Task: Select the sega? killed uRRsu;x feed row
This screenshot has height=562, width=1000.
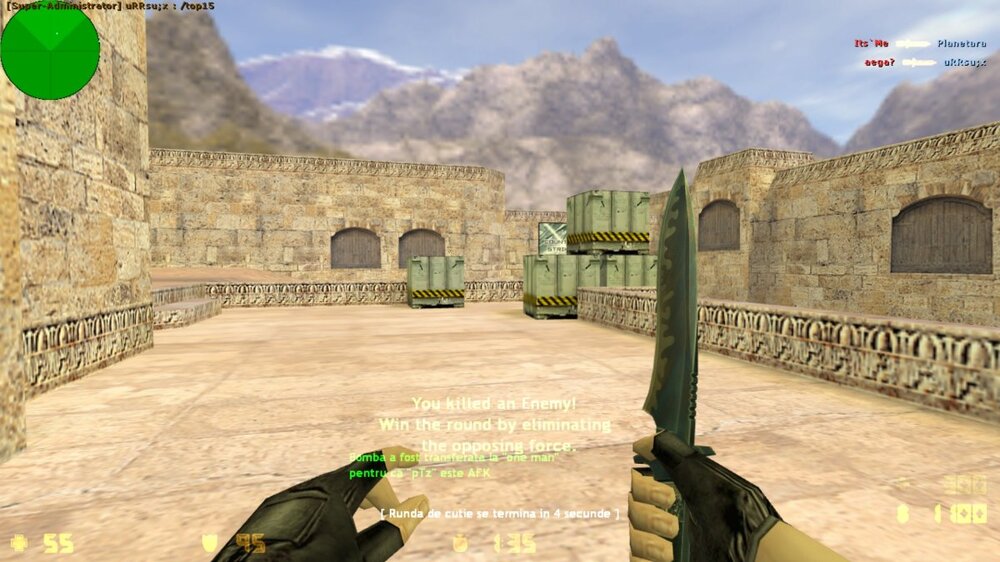Action: [925, 62]
